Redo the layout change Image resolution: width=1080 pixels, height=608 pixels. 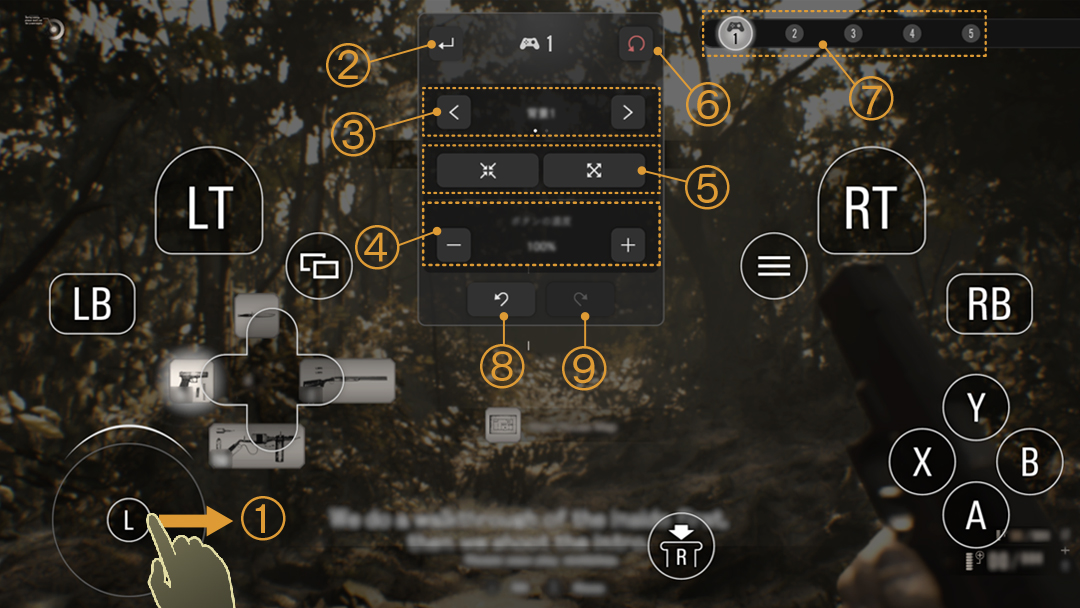click(580, 300)
